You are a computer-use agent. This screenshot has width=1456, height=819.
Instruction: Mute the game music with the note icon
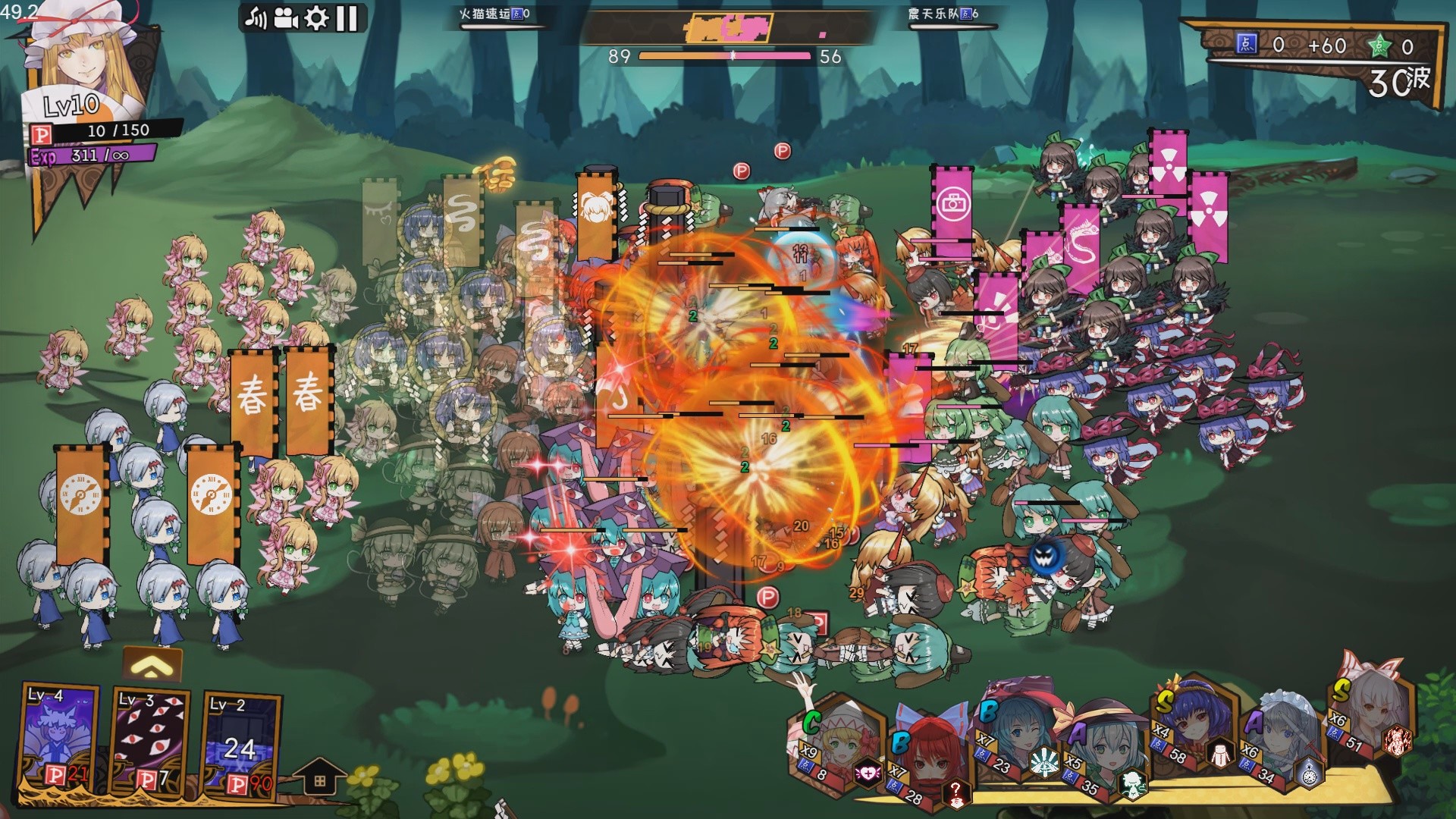[x=256, y=17]
